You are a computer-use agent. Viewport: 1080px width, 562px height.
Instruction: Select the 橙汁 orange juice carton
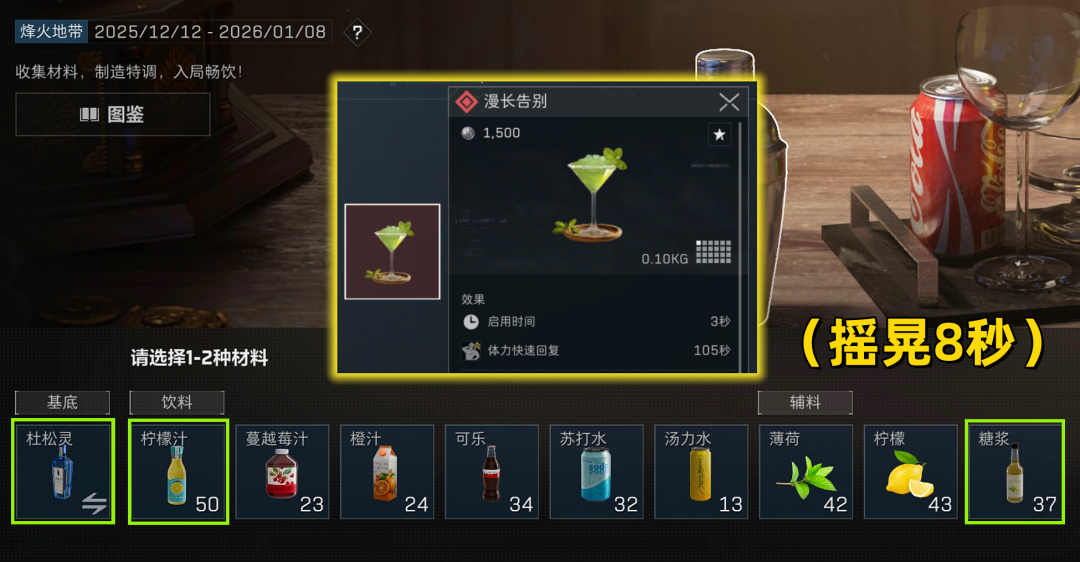tap(387, 472)
